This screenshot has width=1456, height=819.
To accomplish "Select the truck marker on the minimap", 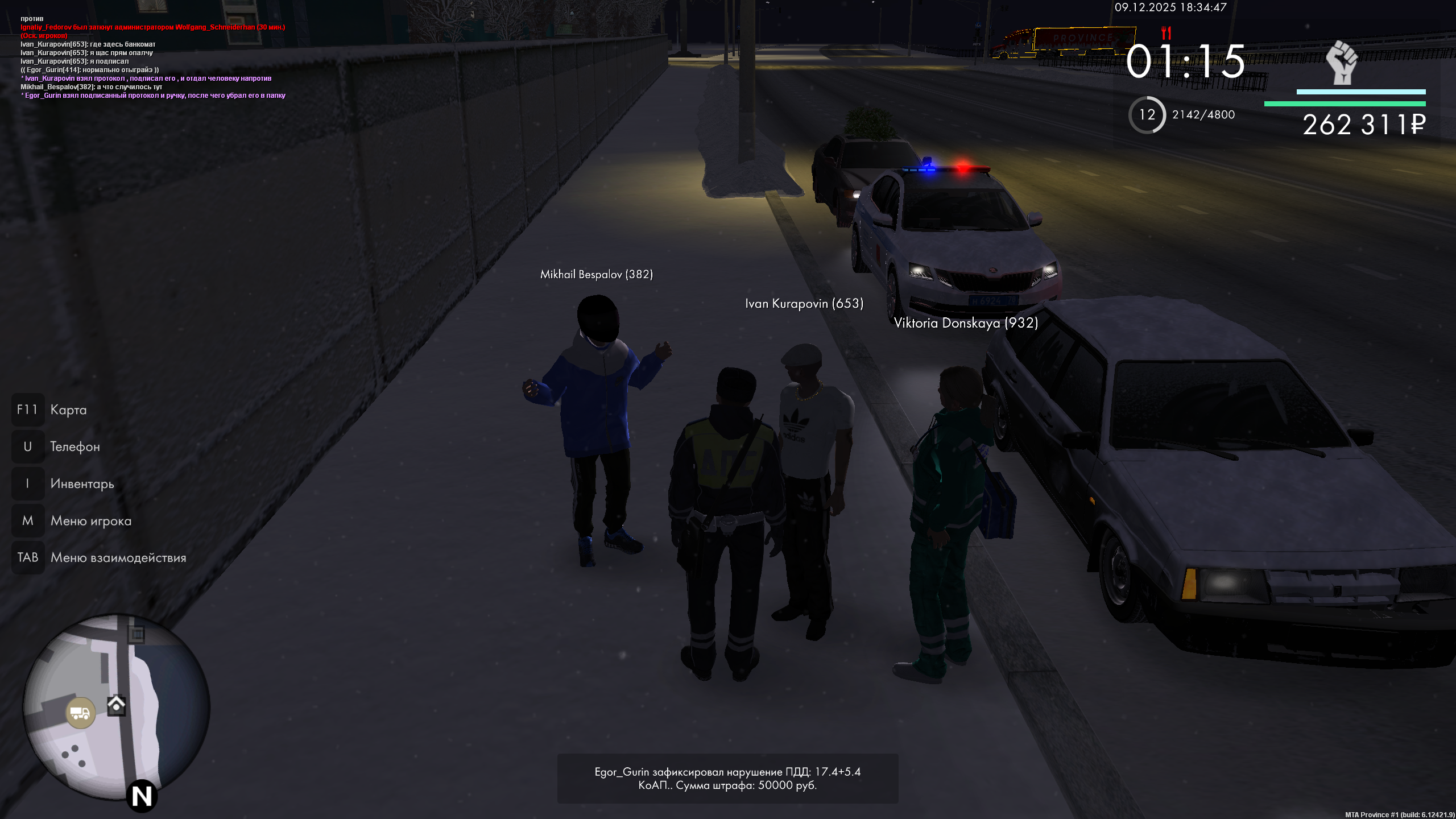I will tap(80, 713).
